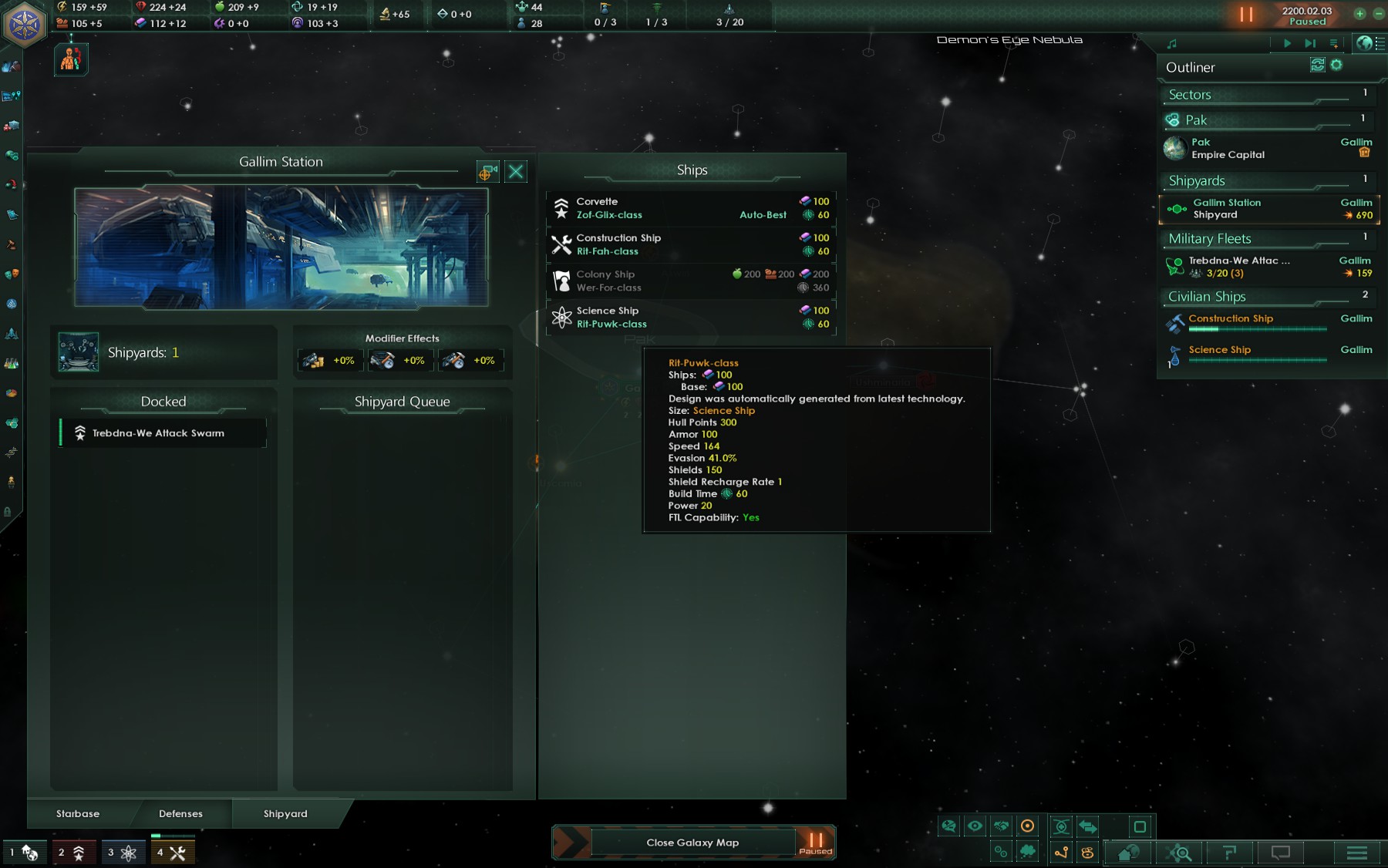Screen dimensions: 1388x868
Task: Open the game menu via hamburger icon
Action: (1355, 853)
